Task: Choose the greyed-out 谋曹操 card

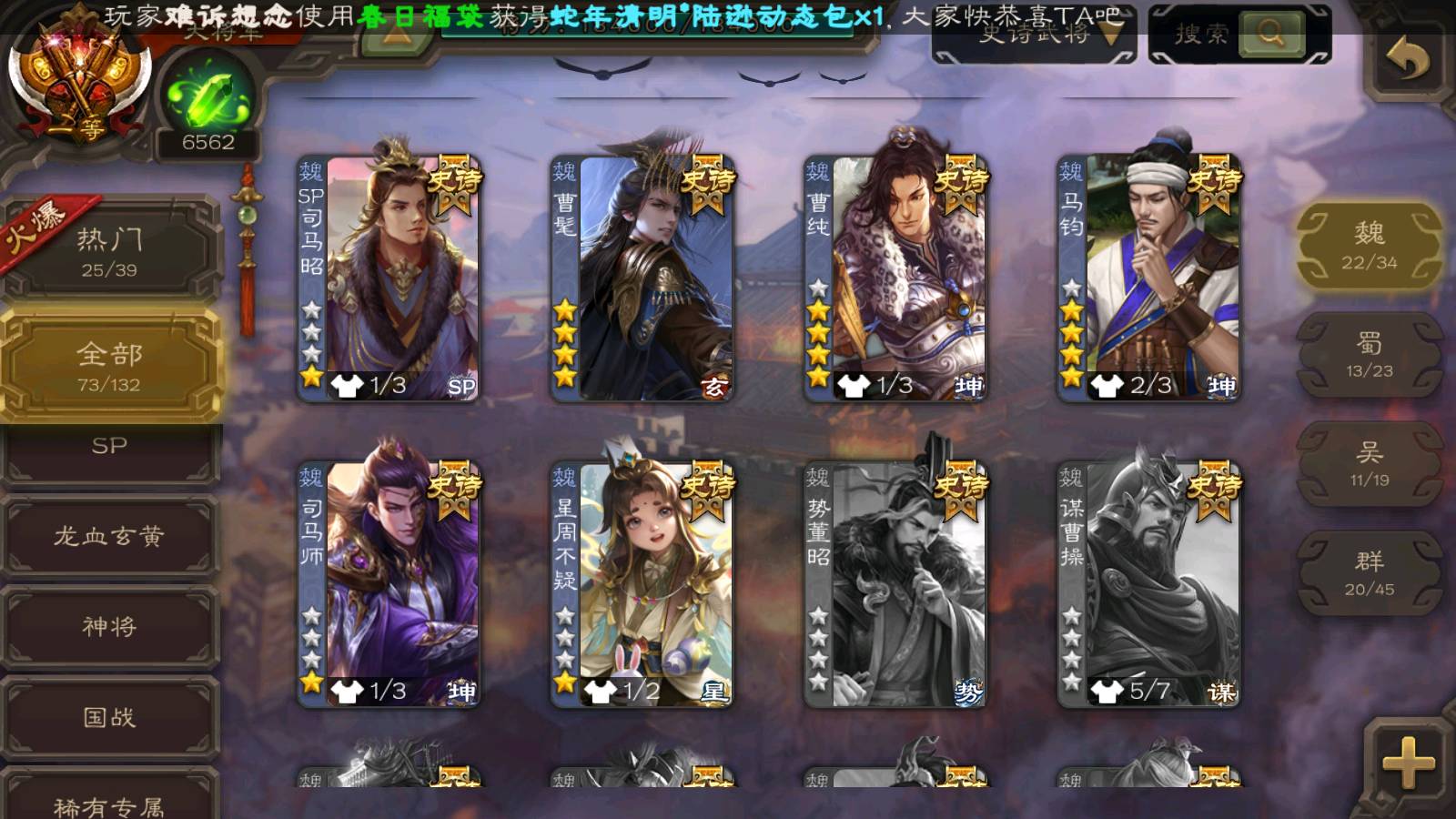Action: coord(1148,584)
